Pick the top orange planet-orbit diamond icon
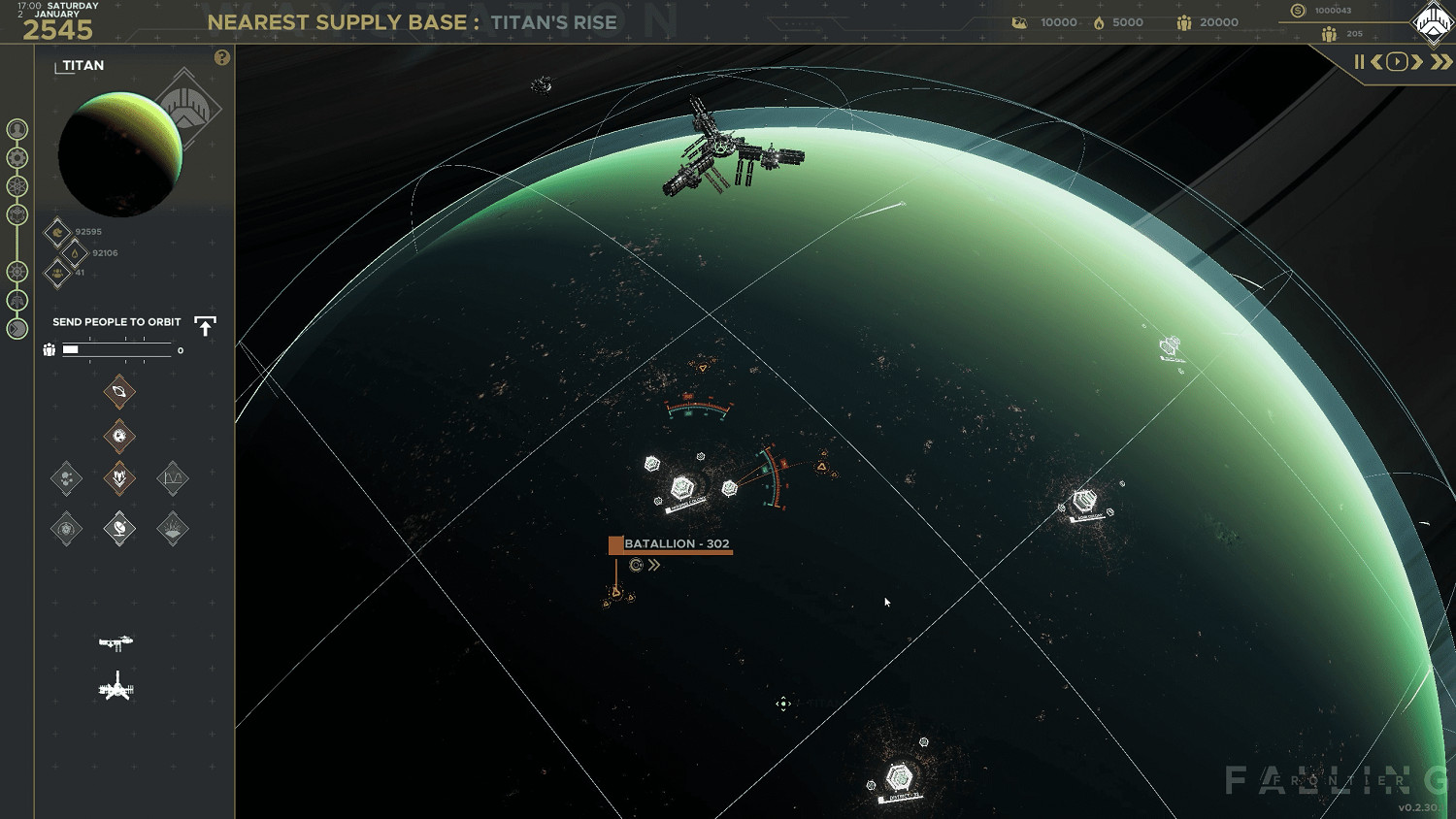The image size is (1456, 819). pos(119,392)
